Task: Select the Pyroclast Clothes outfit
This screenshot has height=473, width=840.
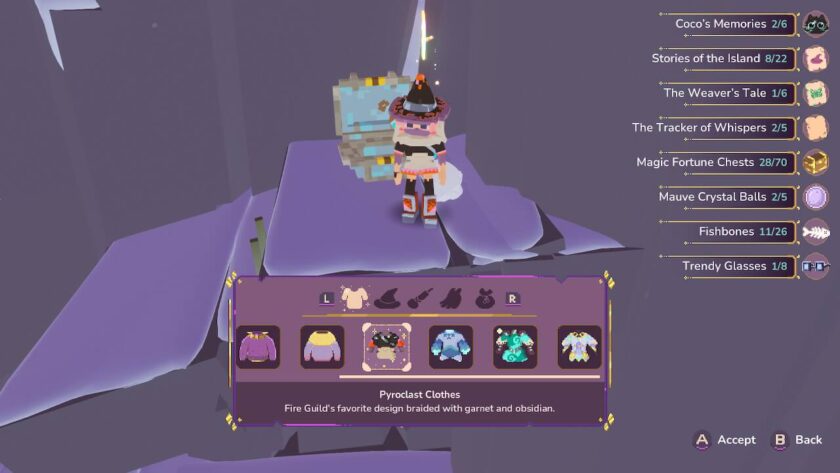Action: [385, 347]
